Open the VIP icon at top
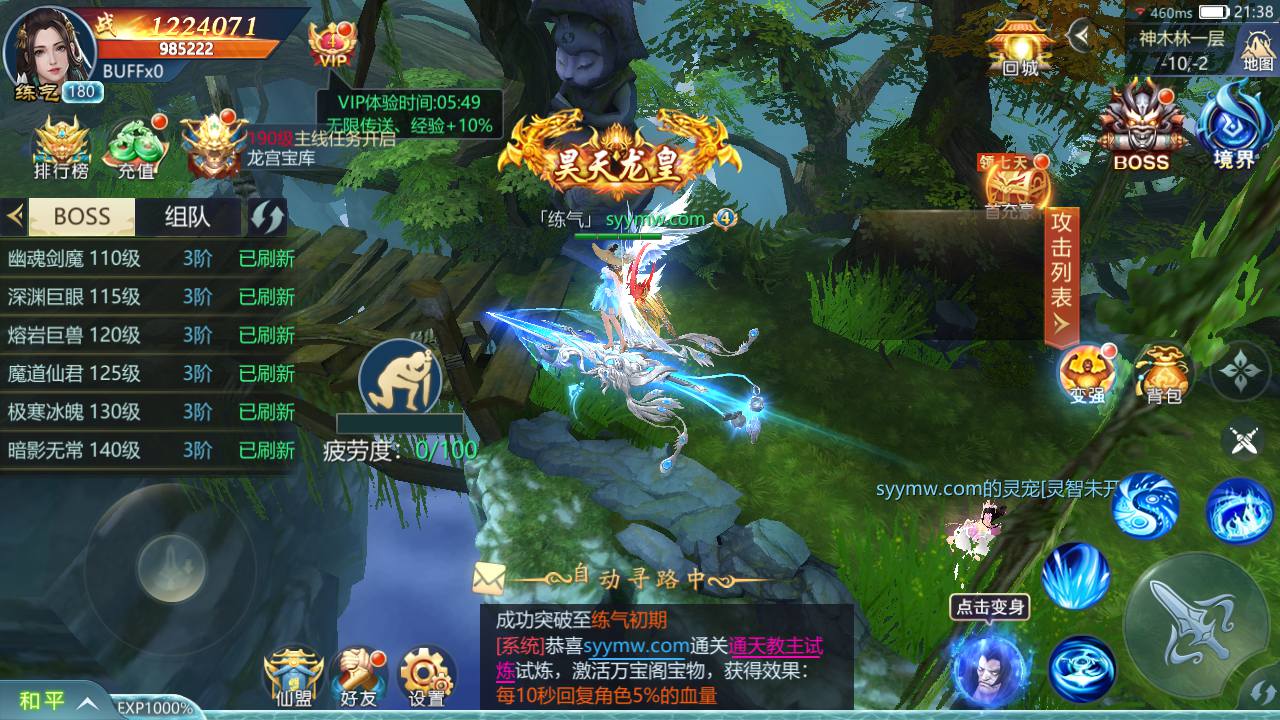The height and width of the screenshot is (720, 1280). [331, 40]
